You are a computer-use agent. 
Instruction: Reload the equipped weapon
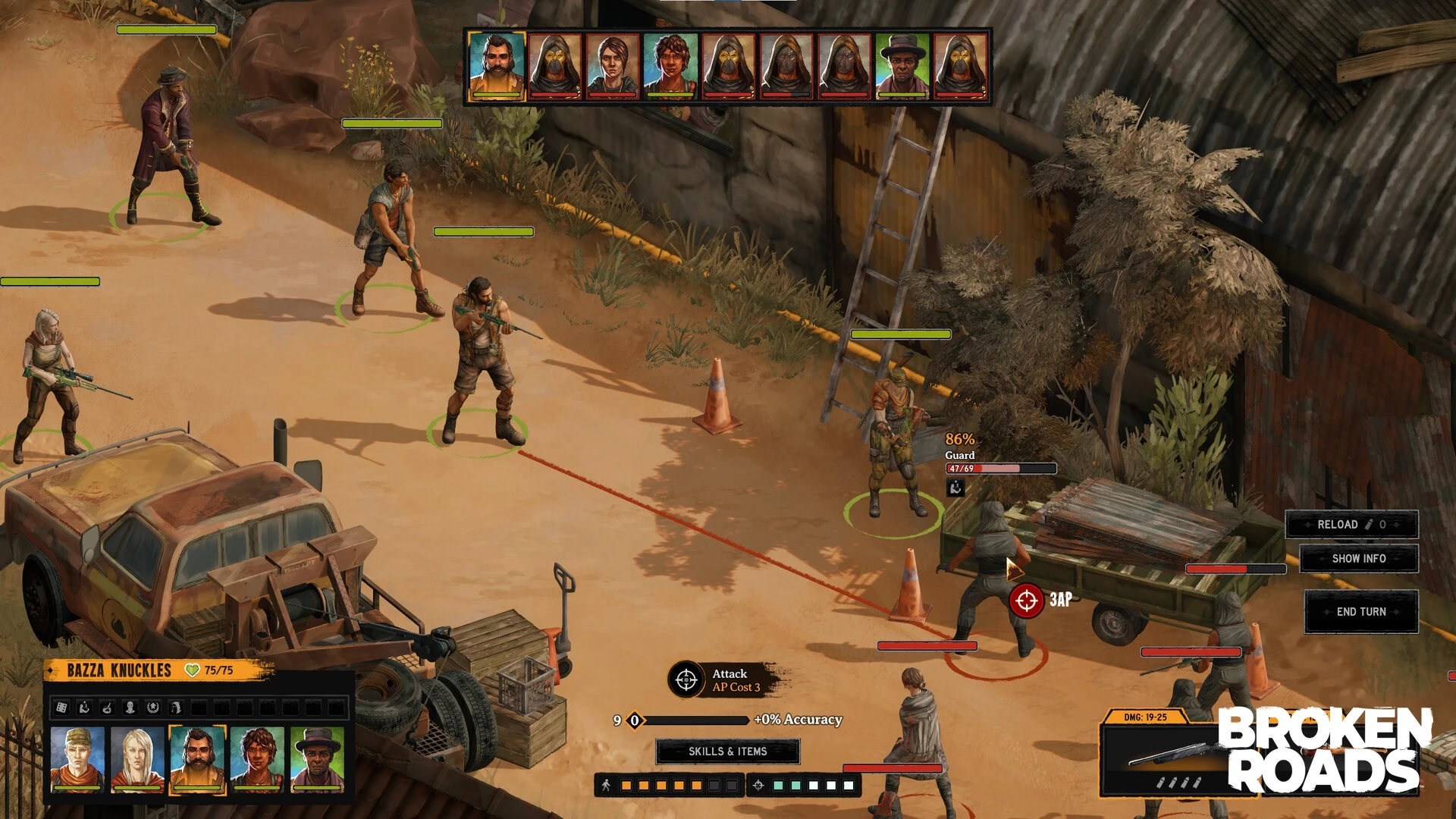click(1351, 525)
